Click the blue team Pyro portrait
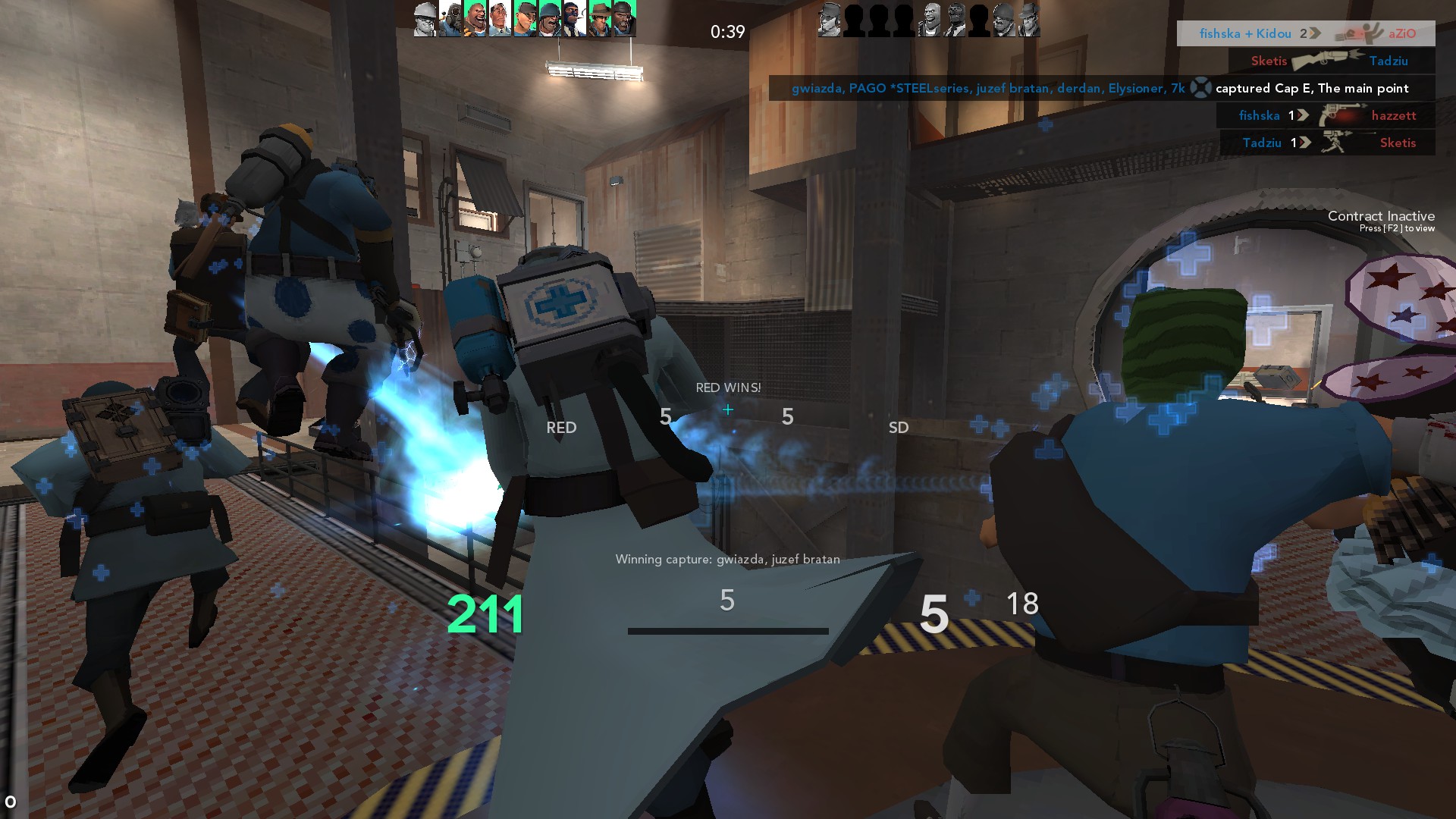The image size is (1456, 819). (450, 19)
